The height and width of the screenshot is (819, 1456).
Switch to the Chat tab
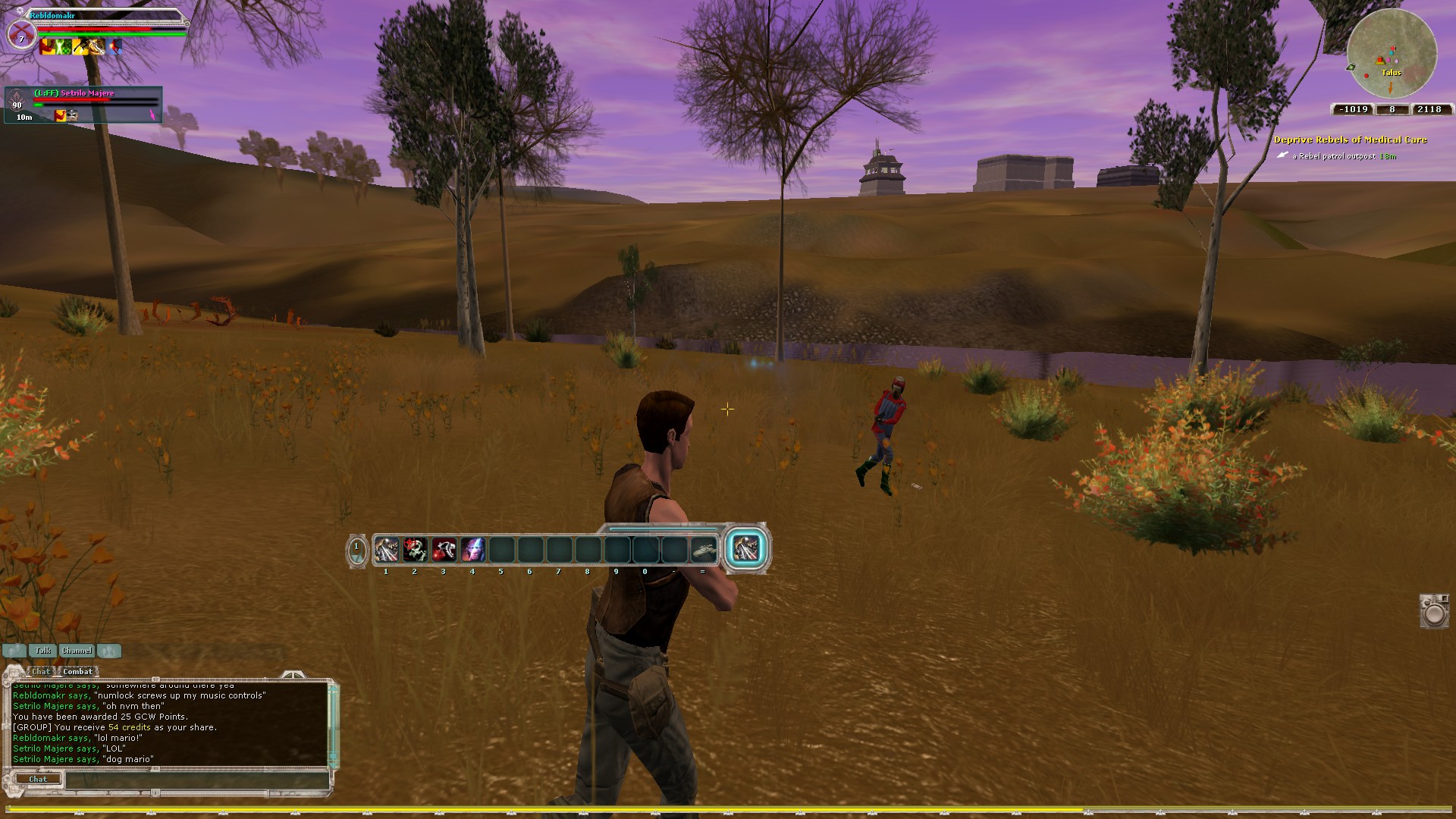41,671
